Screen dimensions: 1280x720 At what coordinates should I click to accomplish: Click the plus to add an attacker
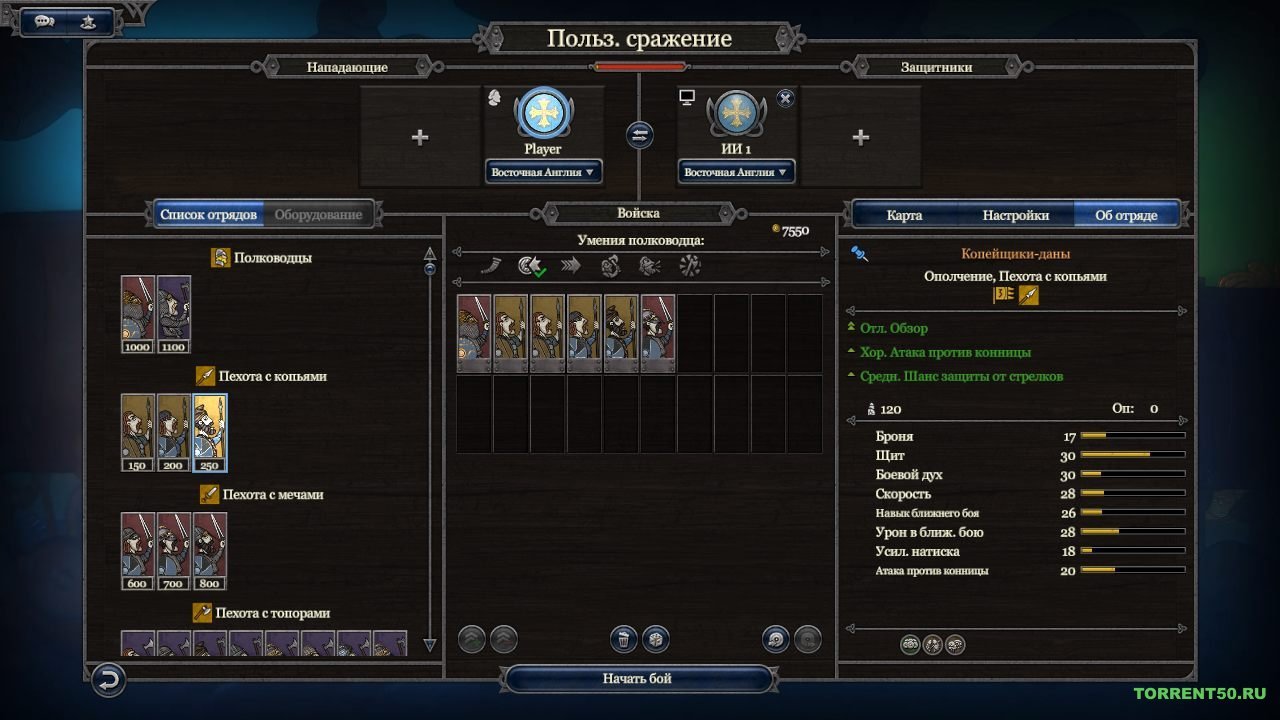(419, 135)
